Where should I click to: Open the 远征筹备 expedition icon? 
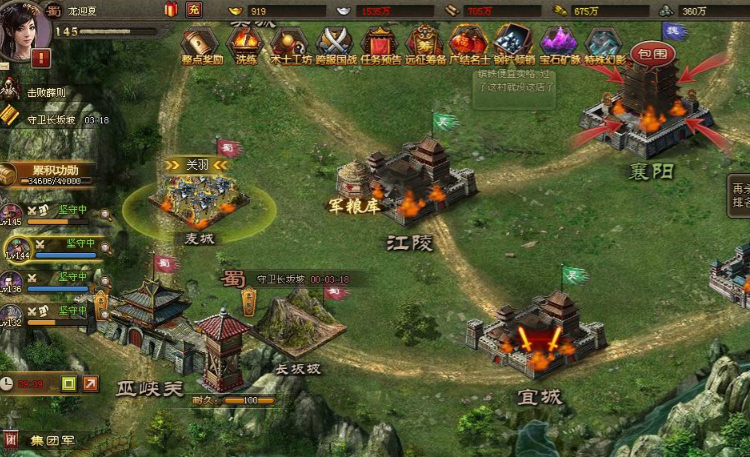[424, 43]
